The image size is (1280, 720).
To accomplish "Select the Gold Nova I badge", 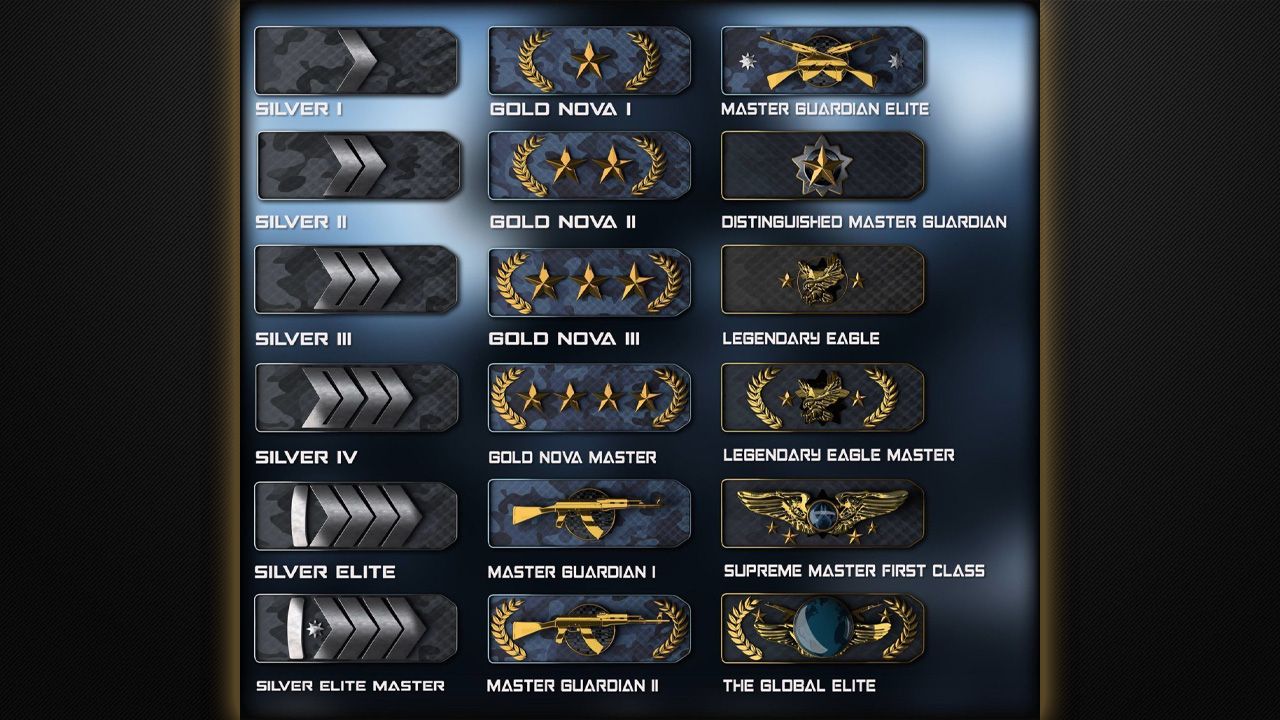I will point(589,61).
